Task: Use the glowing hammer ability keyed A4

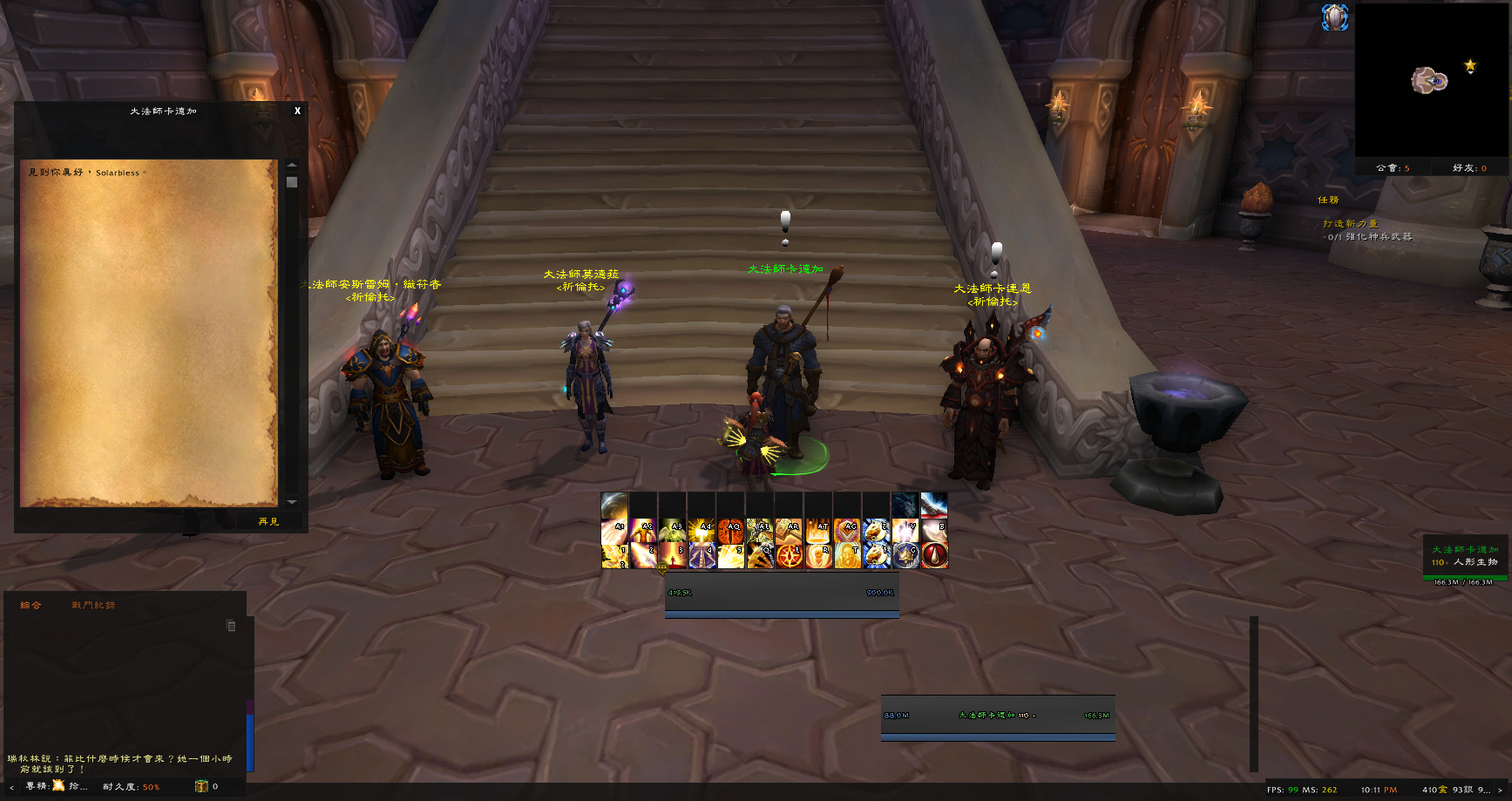Action: pyautogui.click(x=702, y=530)
